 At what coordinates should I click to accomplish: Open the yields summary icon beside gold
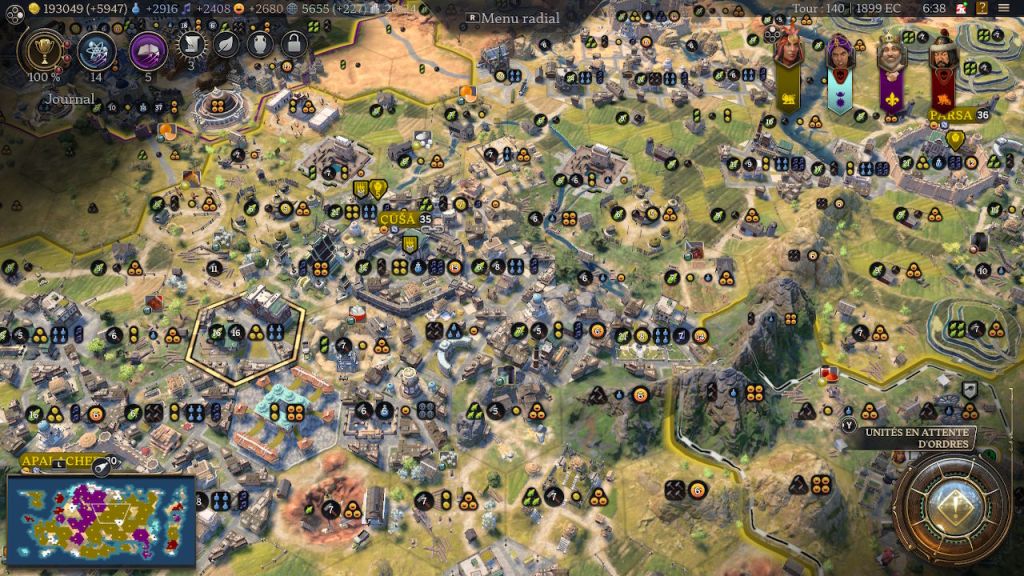[x=11, y=8]
